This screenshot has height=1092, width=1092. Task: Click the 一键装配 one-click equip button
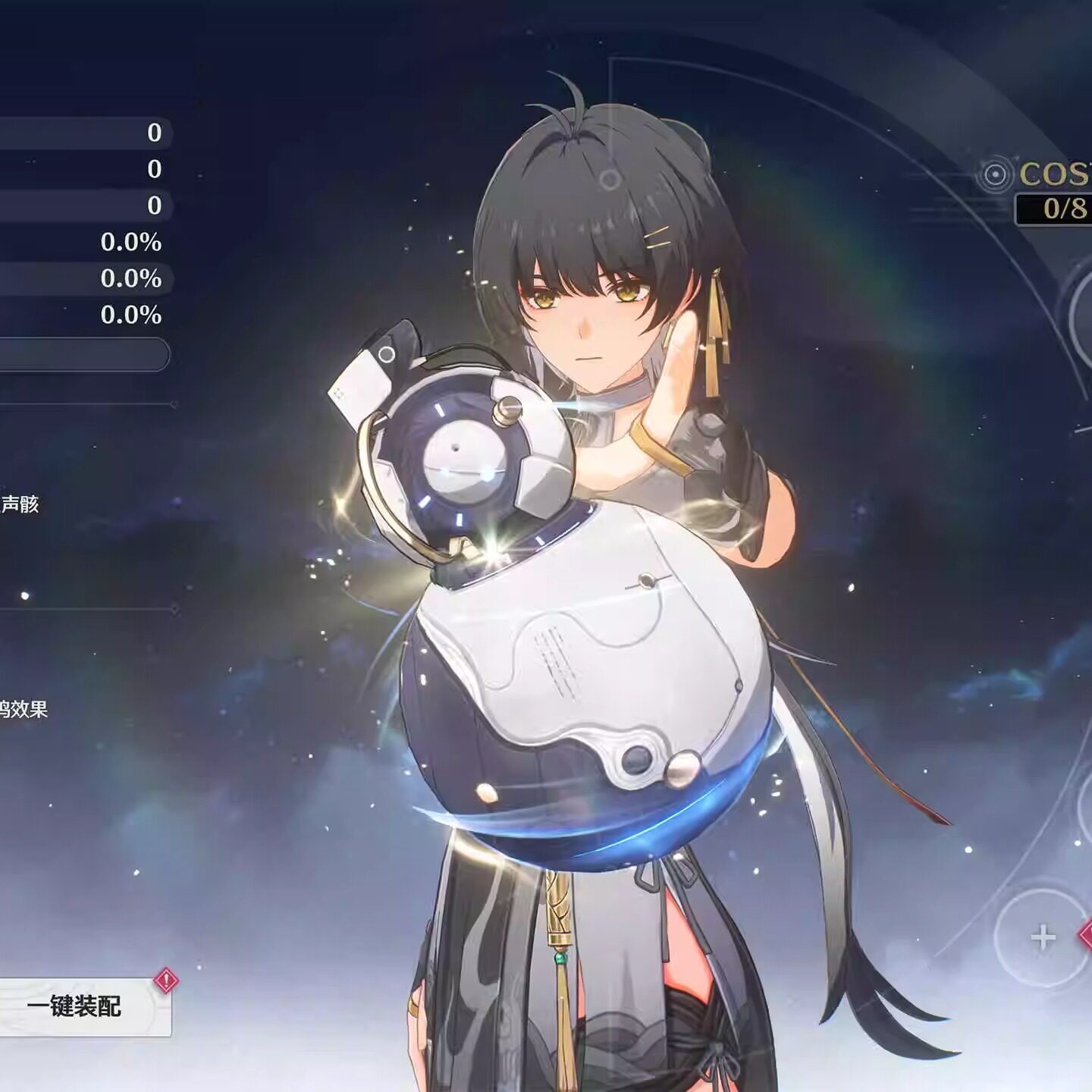click(x=76, y=1006)
